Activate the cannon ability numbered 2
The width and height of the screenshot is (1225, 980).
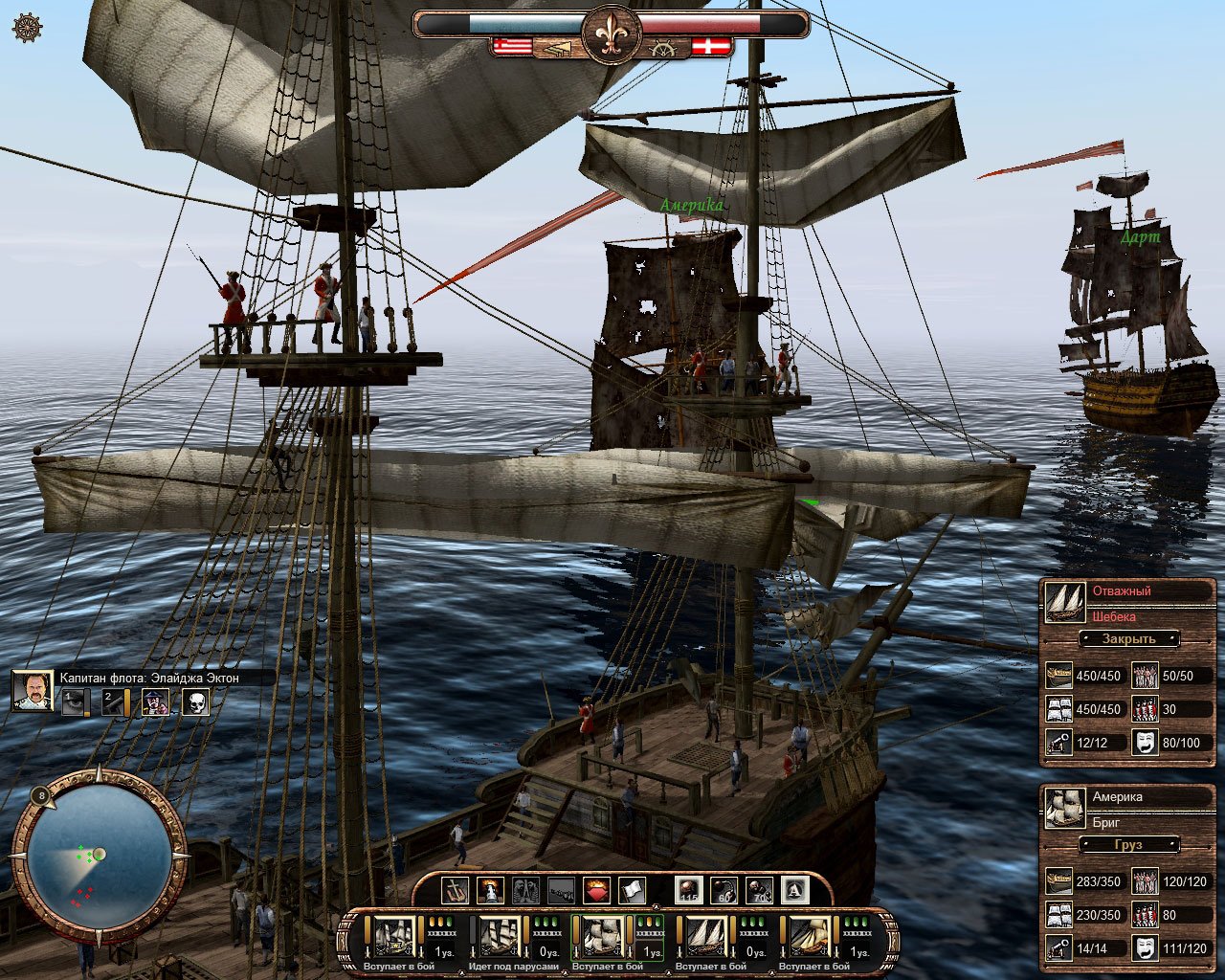pyautogui.click(x=115, y=703)
